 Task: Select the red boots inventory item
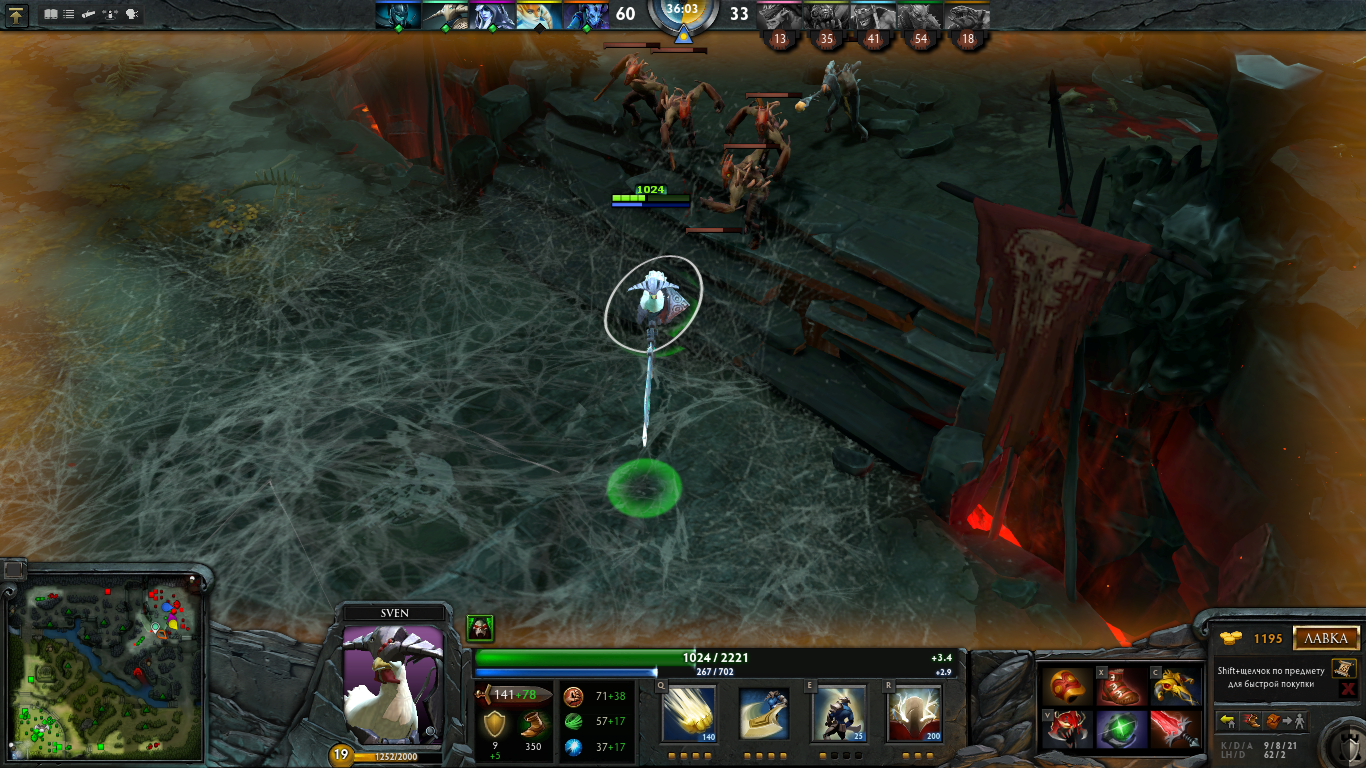point(1120,687)
